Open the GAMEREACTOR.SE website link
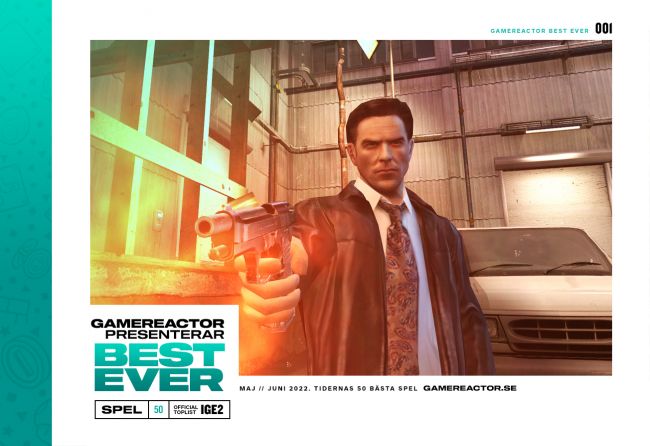The image size is (650, 446). tap(469, 388)
